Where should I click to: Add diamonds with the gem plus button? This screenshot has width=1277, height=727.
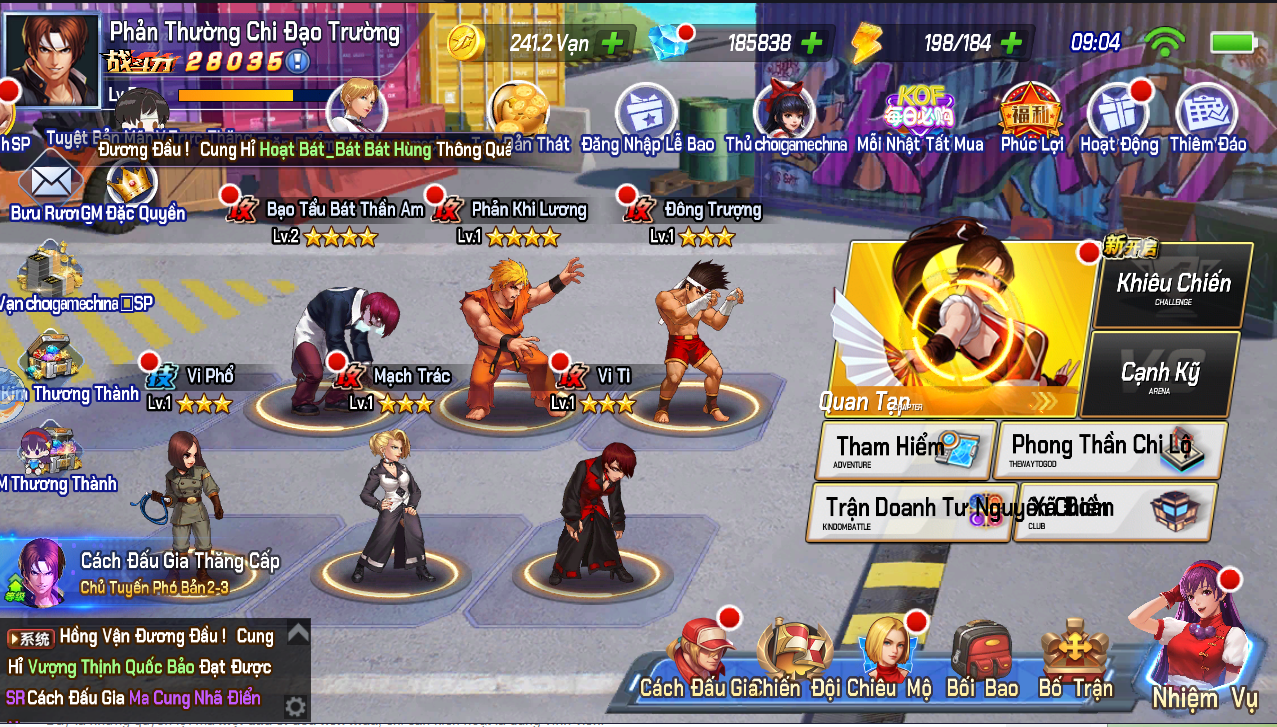[811, 43]
